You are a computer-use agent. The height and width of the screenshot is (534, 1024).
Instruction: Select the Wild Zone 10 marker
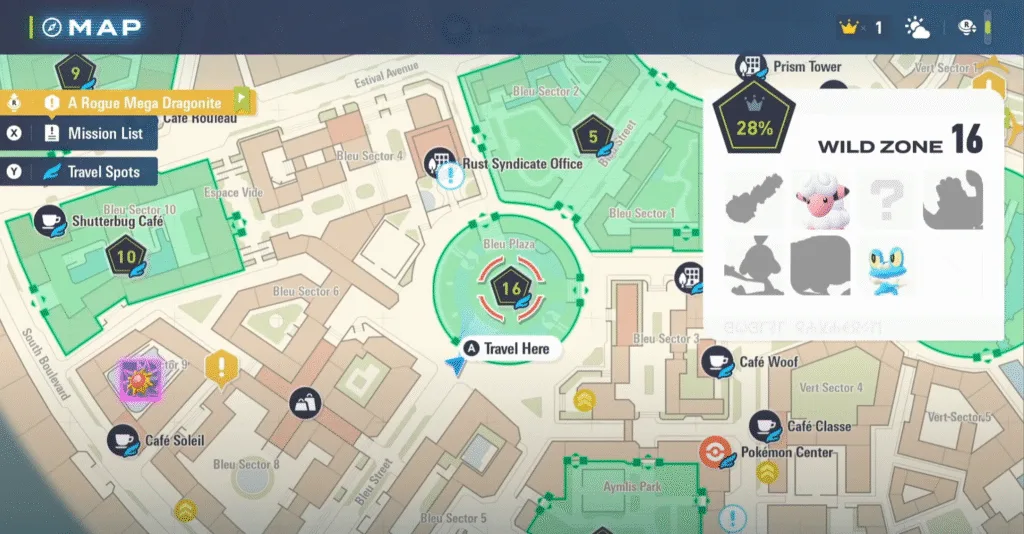coord(126,257)
